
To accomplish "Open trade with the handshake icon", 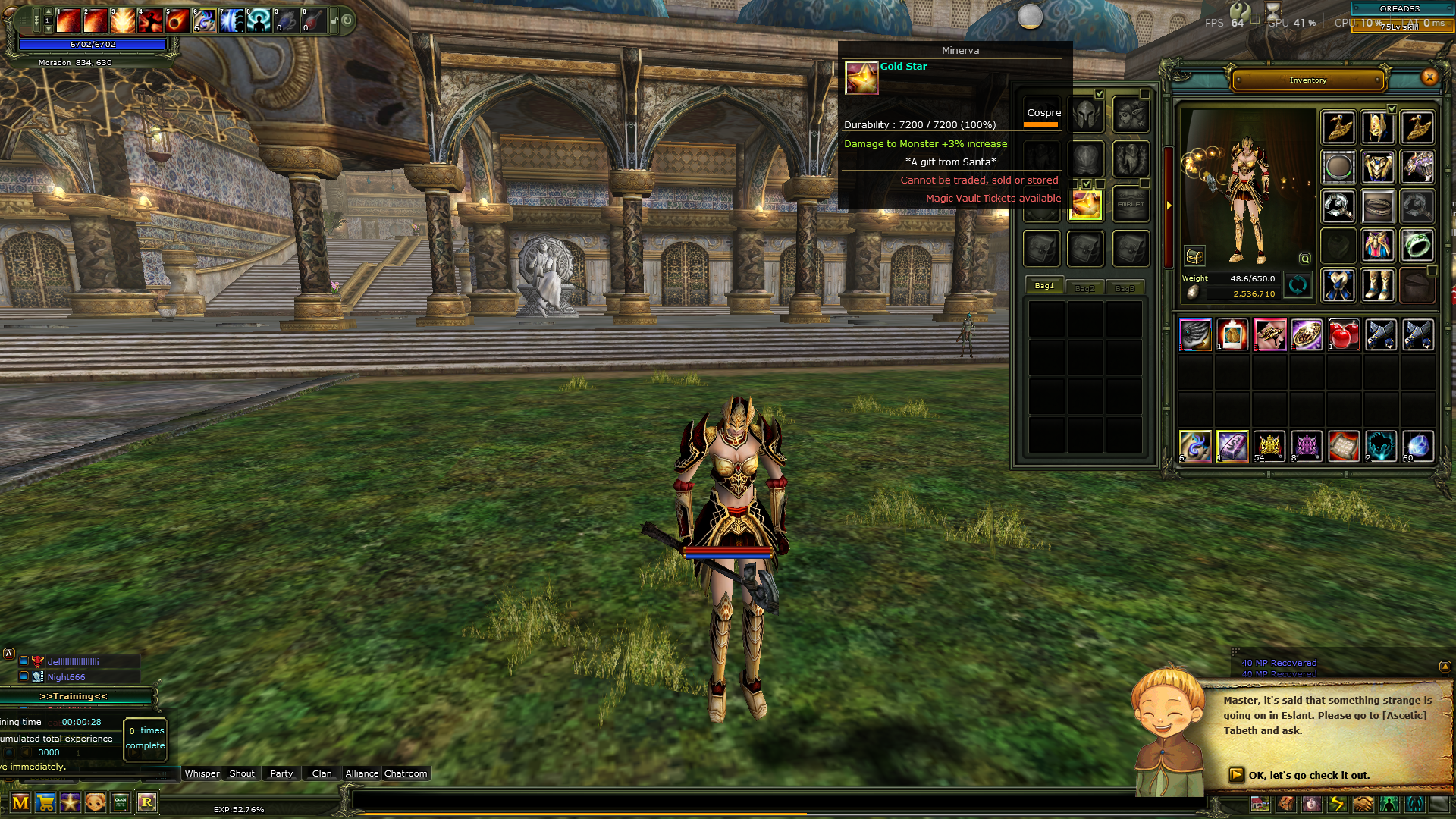I will coord(1363,805).
